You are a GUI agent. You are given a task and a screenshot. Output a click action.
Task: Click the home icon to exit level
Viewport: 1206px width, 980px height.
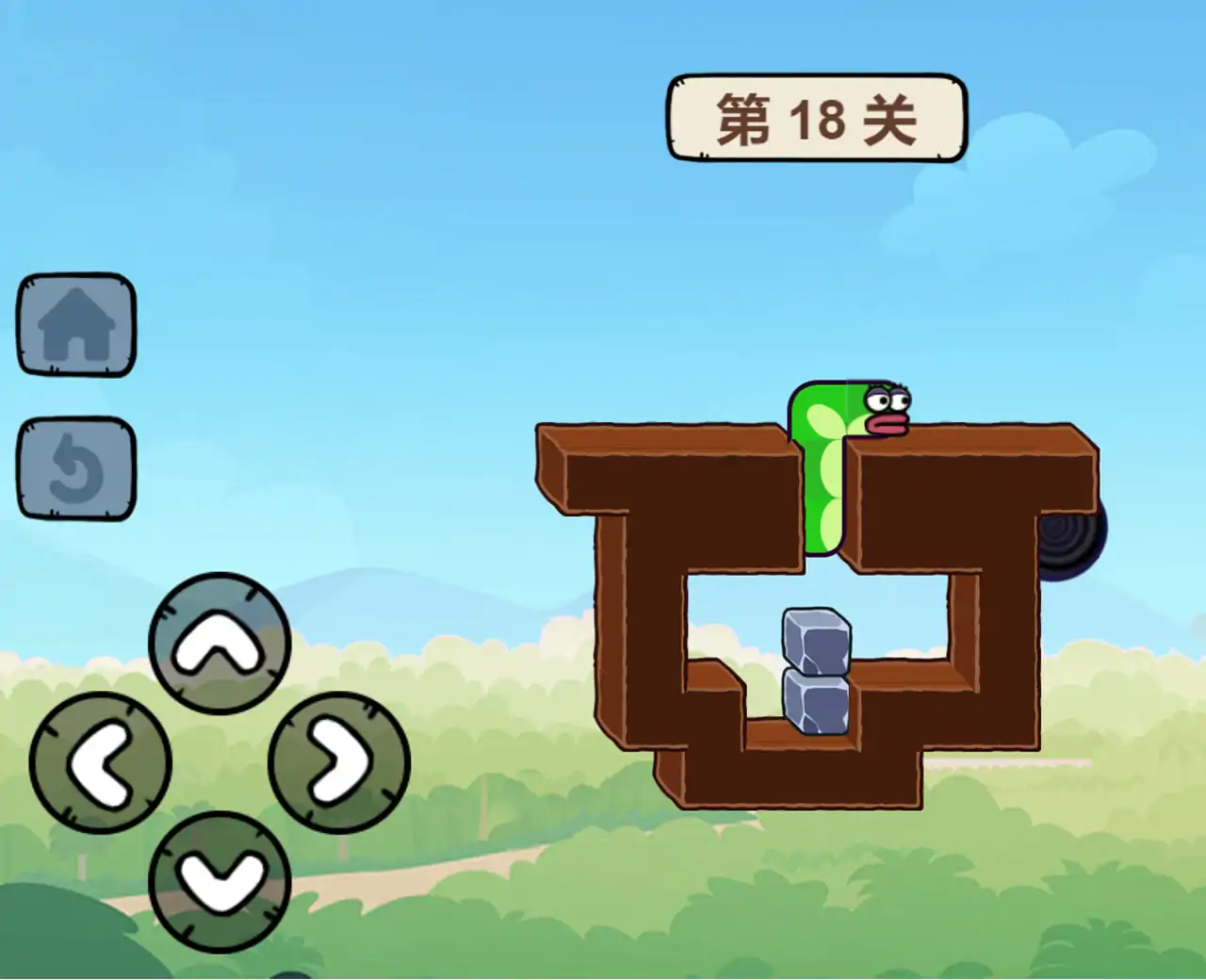(75, 325)
